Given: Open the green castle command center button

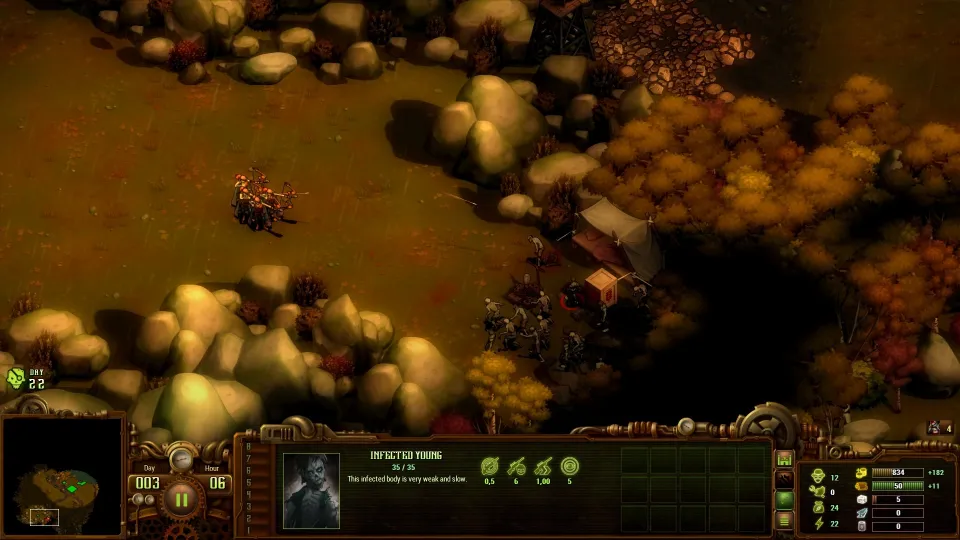Looking at the screenshot, I should [785, 459].
